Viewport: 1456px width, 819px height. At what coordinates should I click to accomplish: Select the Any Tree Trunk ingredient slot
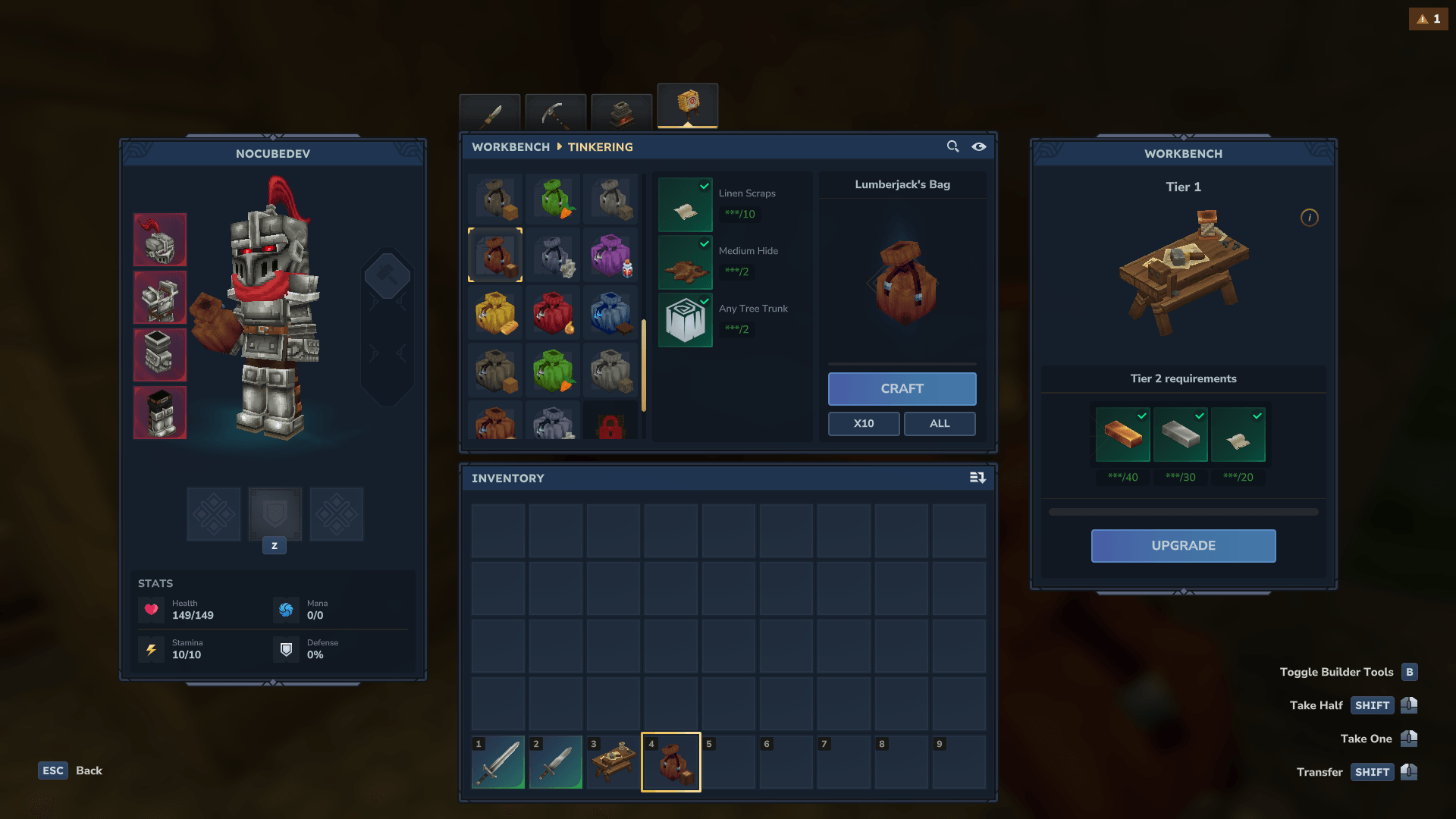point(686,320)
